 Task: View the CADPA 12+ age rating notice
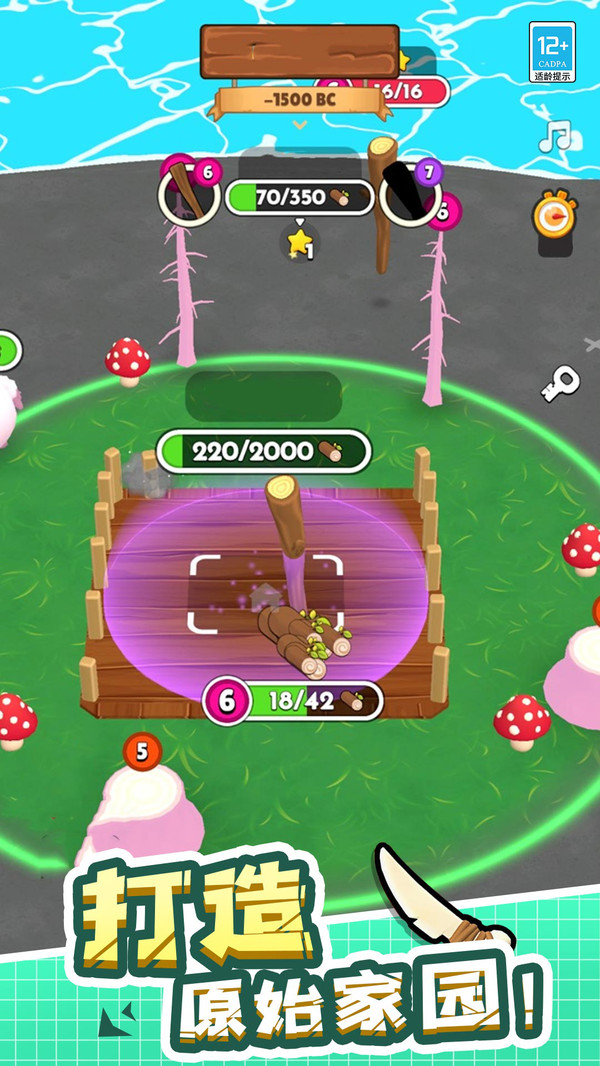click(554, 53)
